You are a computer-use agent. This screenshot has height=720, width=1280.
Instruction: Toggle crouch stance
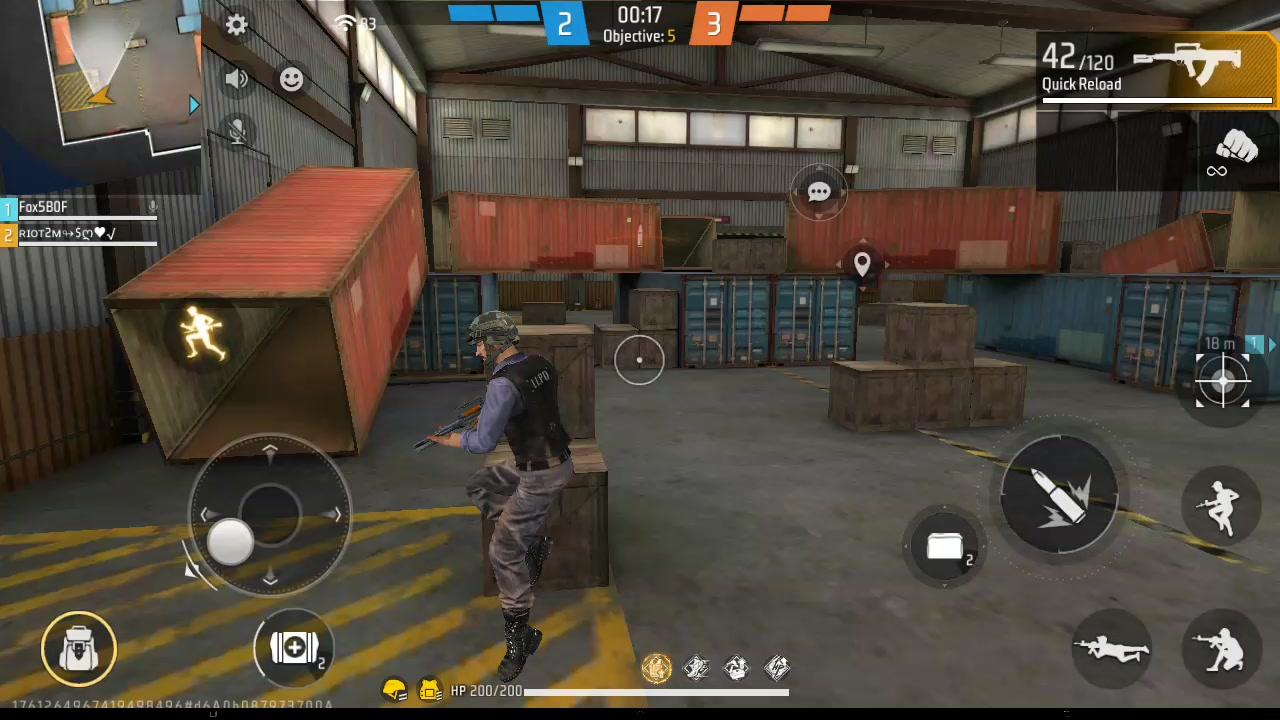coord(1222,650)
